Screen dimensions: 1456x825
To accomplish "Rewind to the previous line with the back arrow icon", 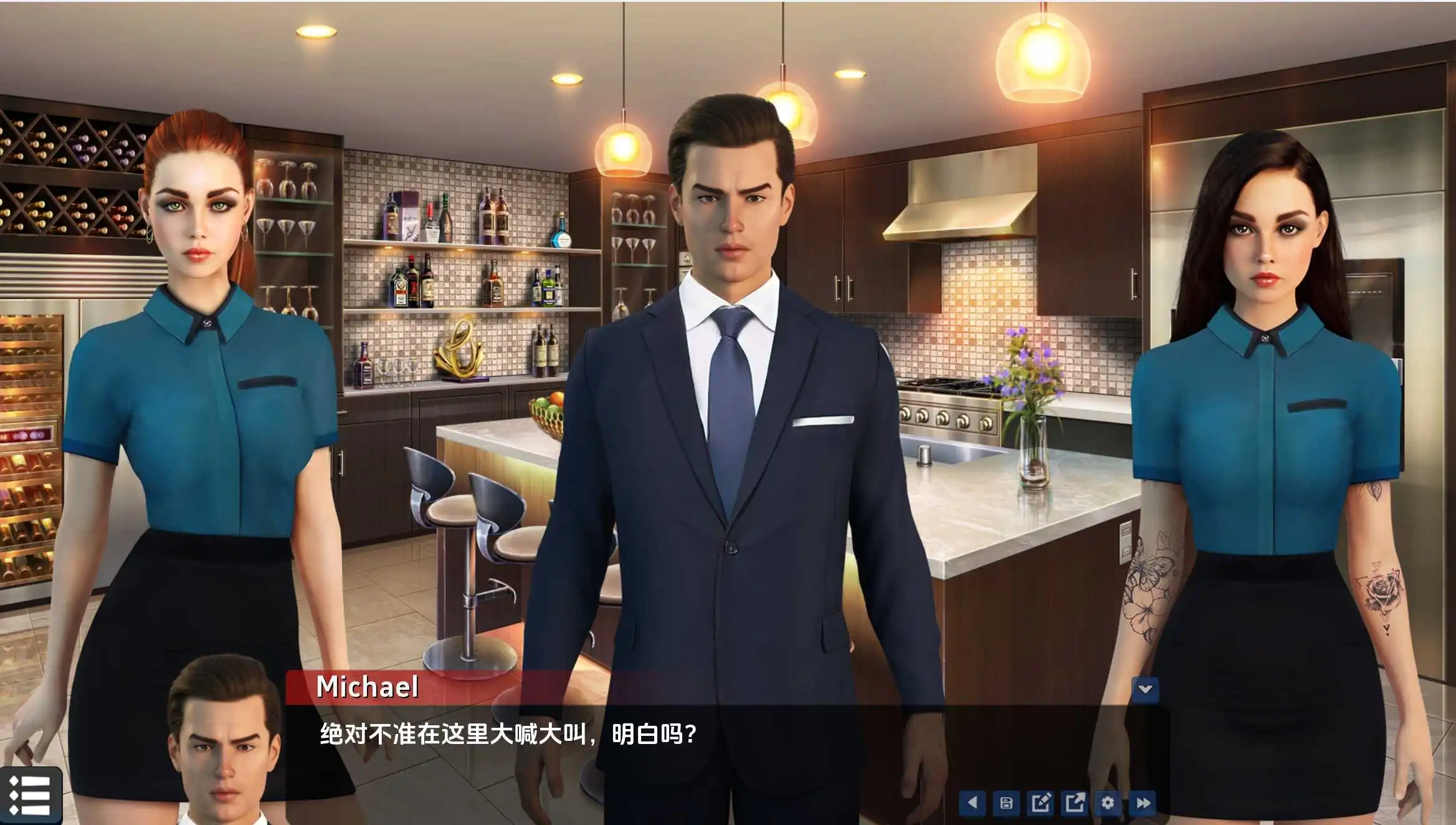I will click(x=973, y=803).
